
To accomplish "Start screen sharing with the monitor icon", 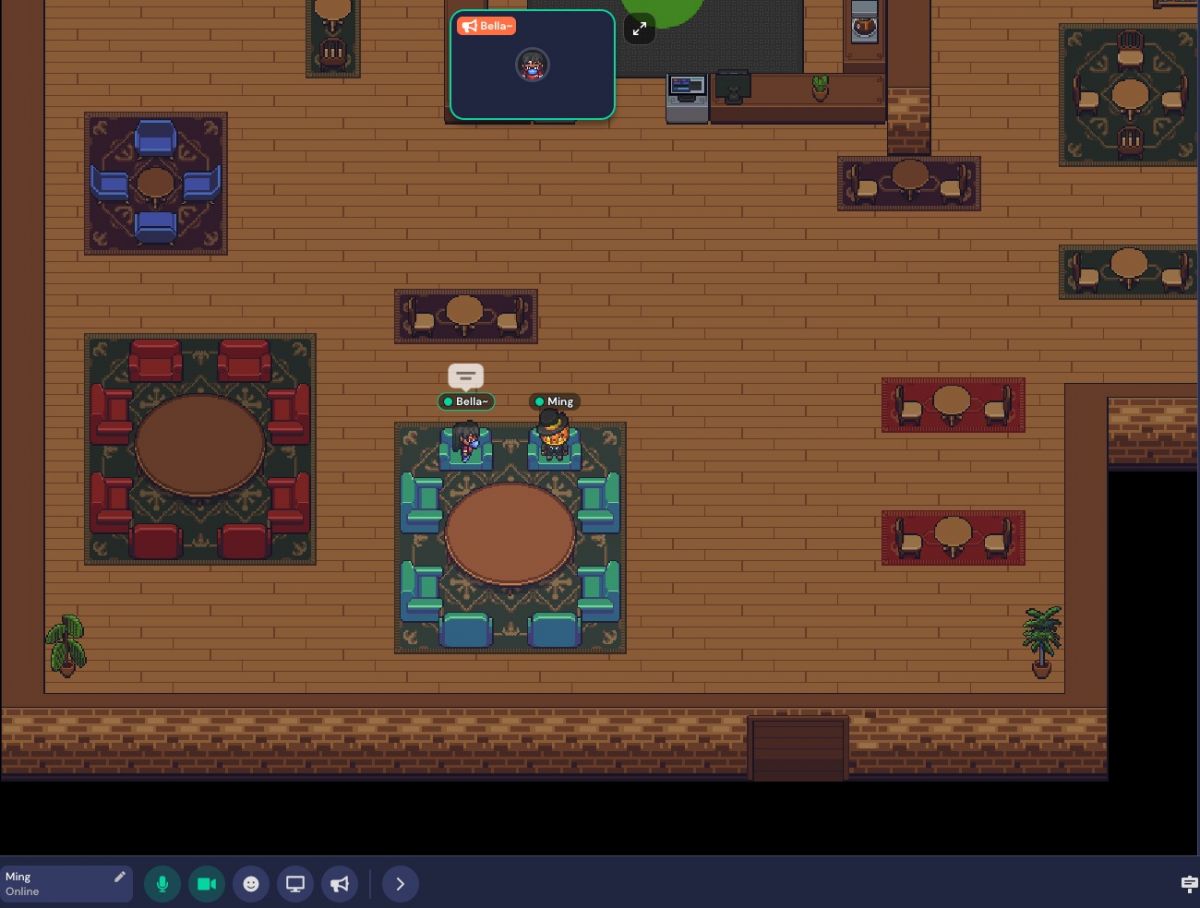I will click(295, 884).
